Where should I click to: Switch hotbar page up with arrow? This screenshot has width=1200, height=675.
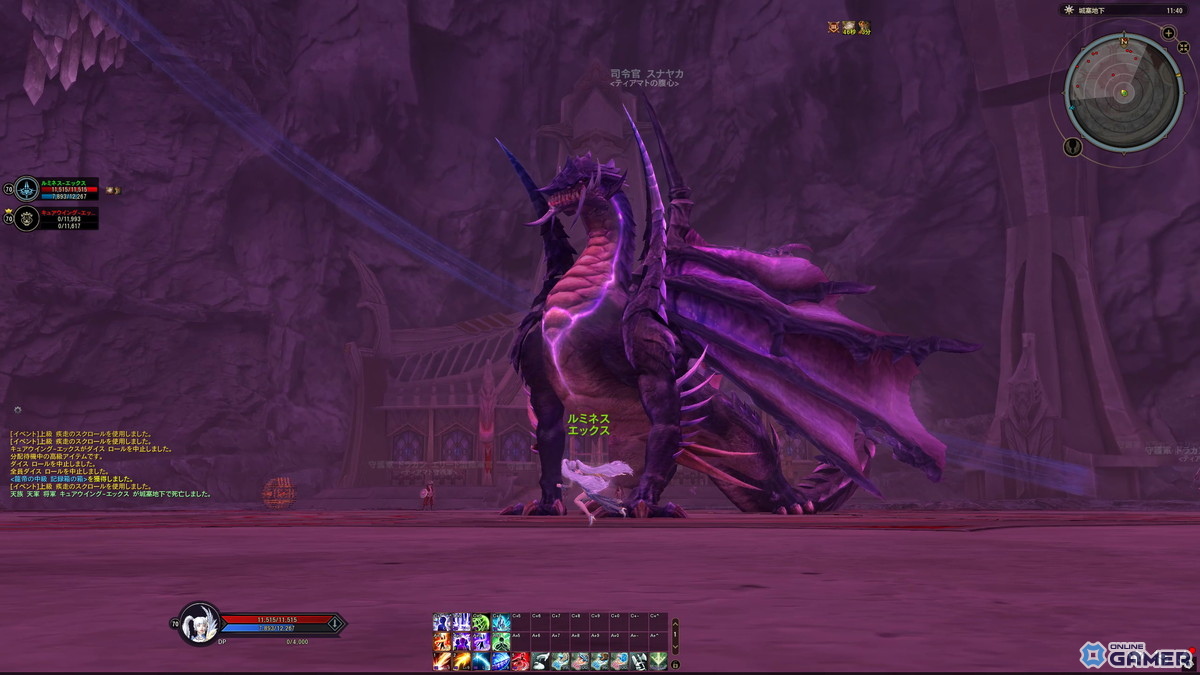click(675, 623)
